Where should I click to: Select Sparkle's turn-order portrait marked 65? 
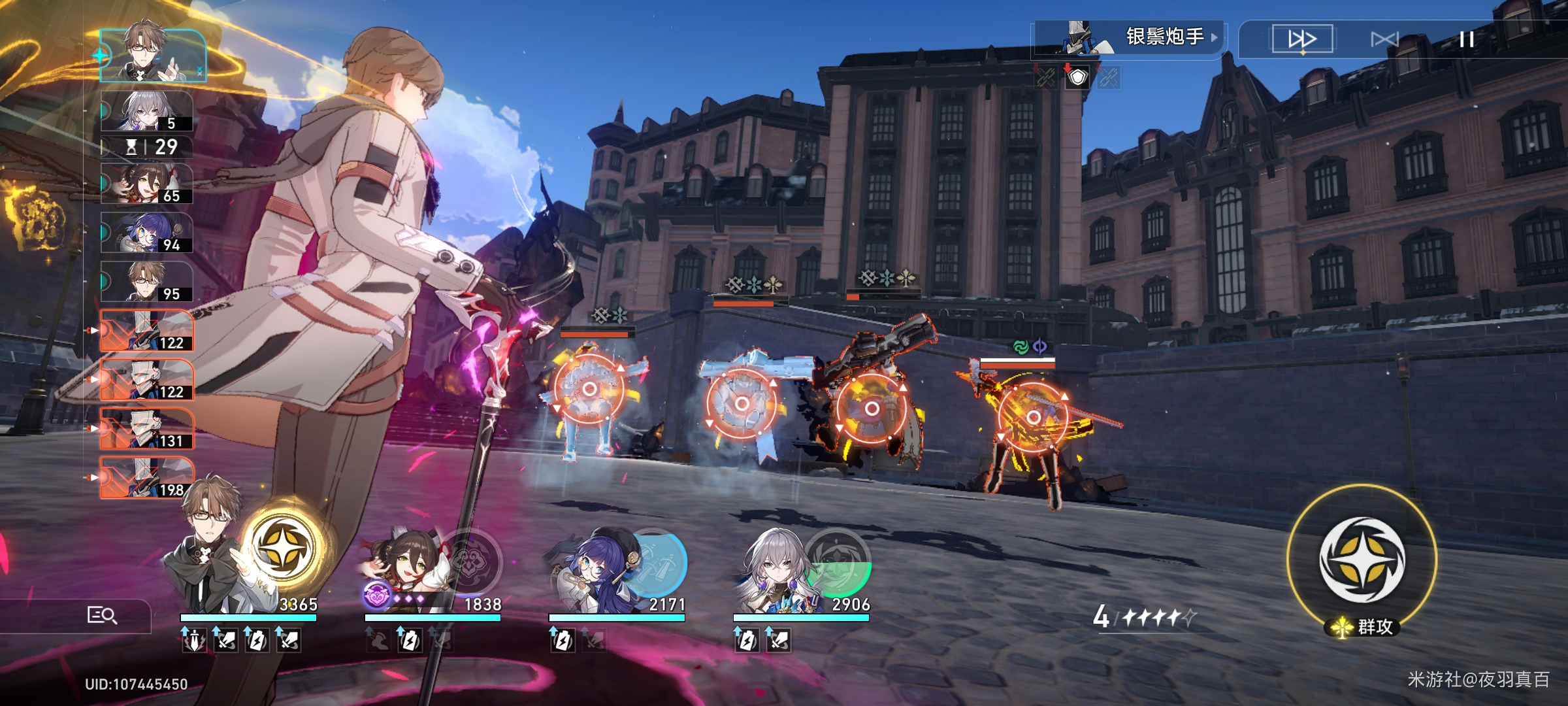(x=147, y=184)
